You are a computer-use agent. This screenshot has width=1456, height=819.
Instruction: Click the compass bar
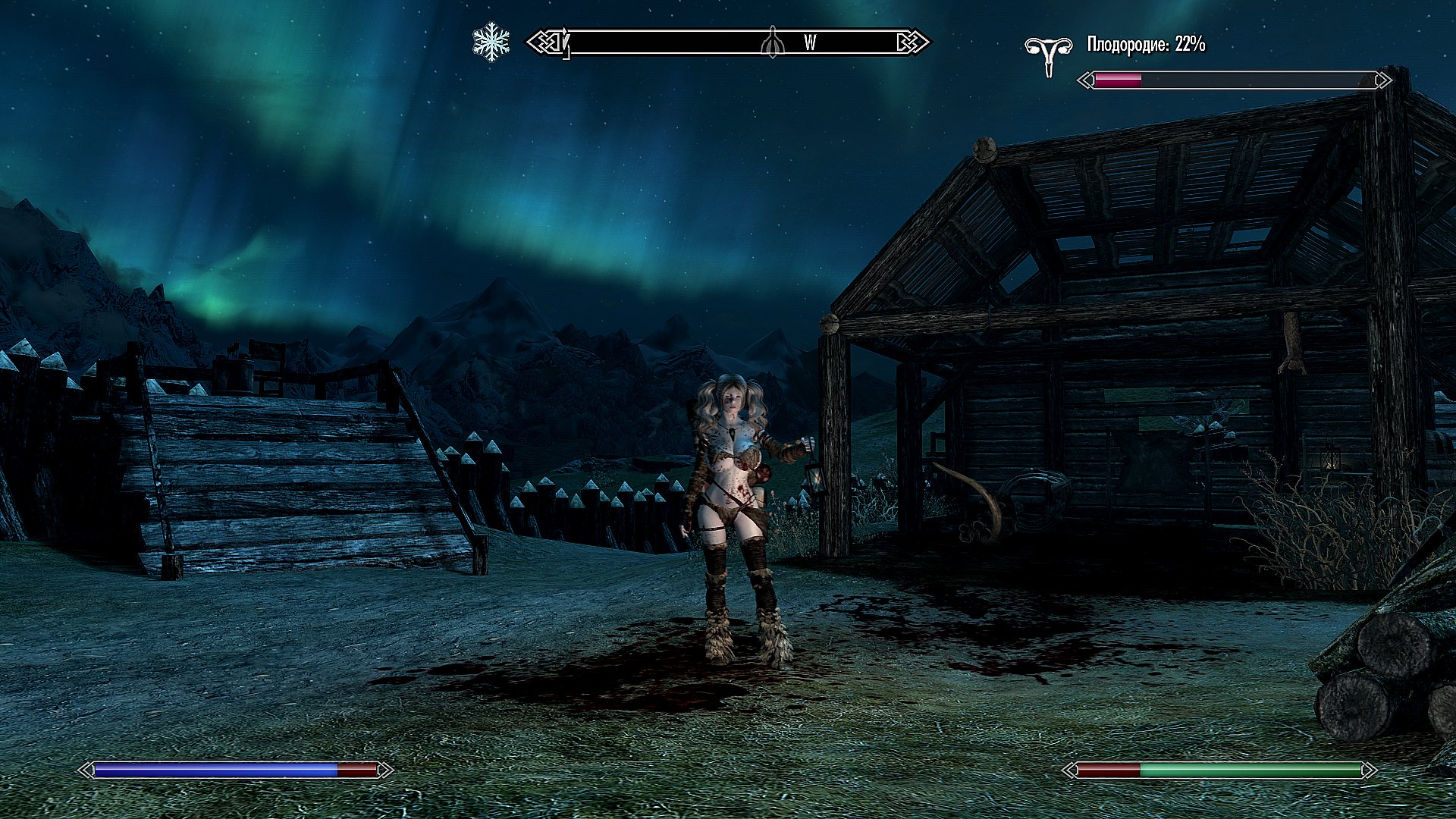click(727, 42)
